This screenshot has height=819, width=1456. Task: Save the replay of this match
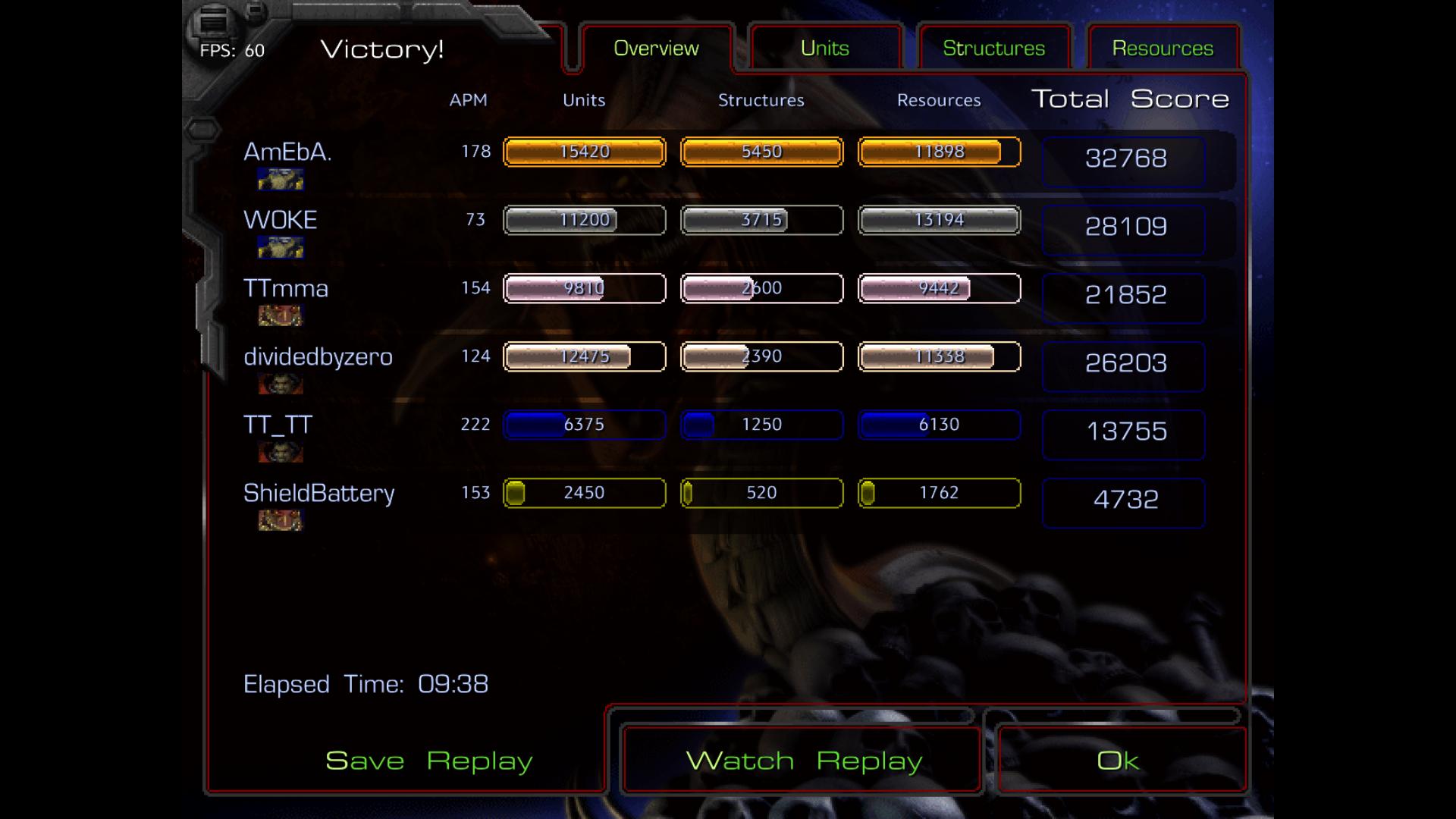[x=428, y=761]
